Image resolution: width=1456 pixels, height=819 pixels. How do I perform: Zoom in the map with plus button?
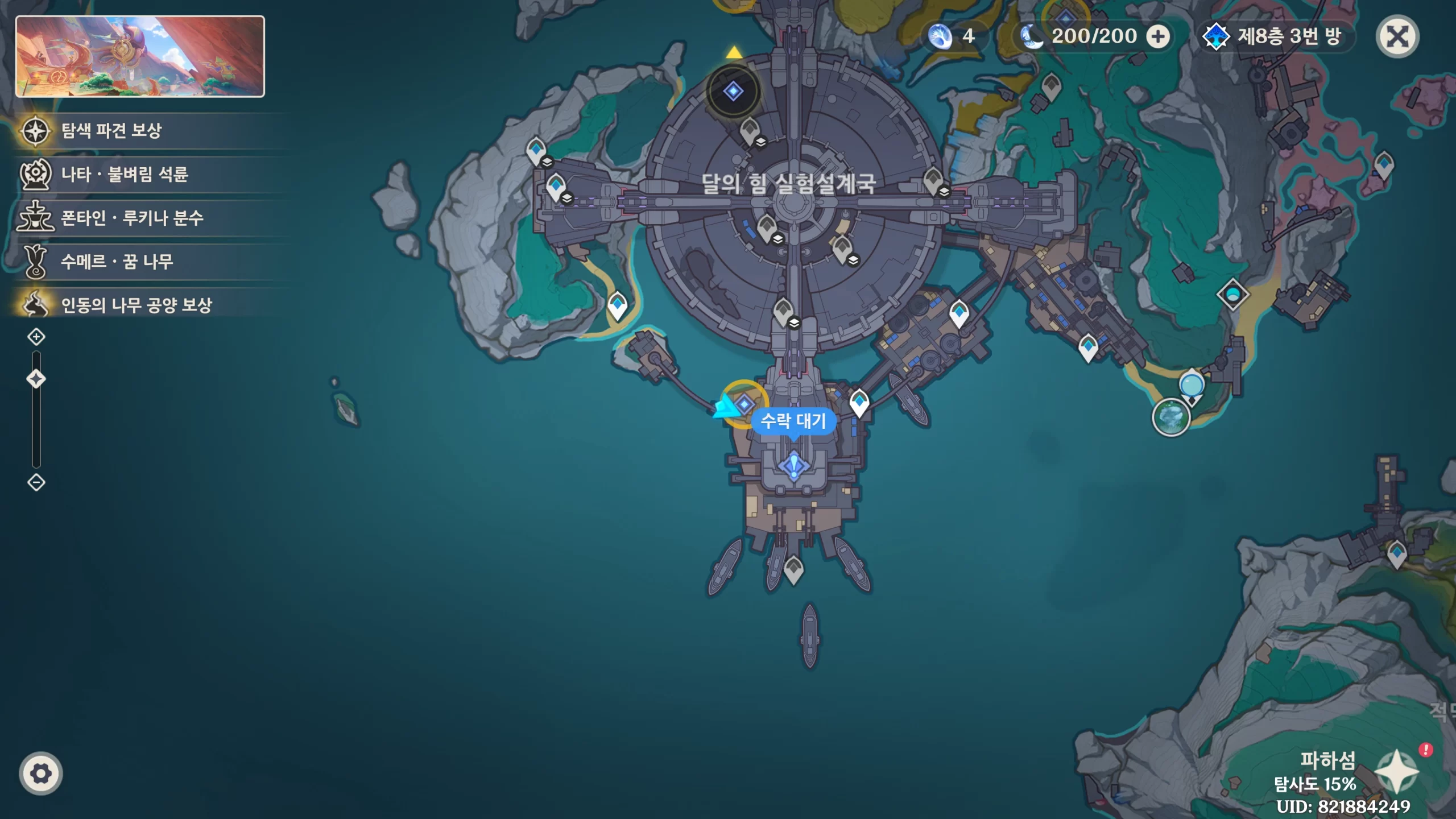tap(36, 337)
